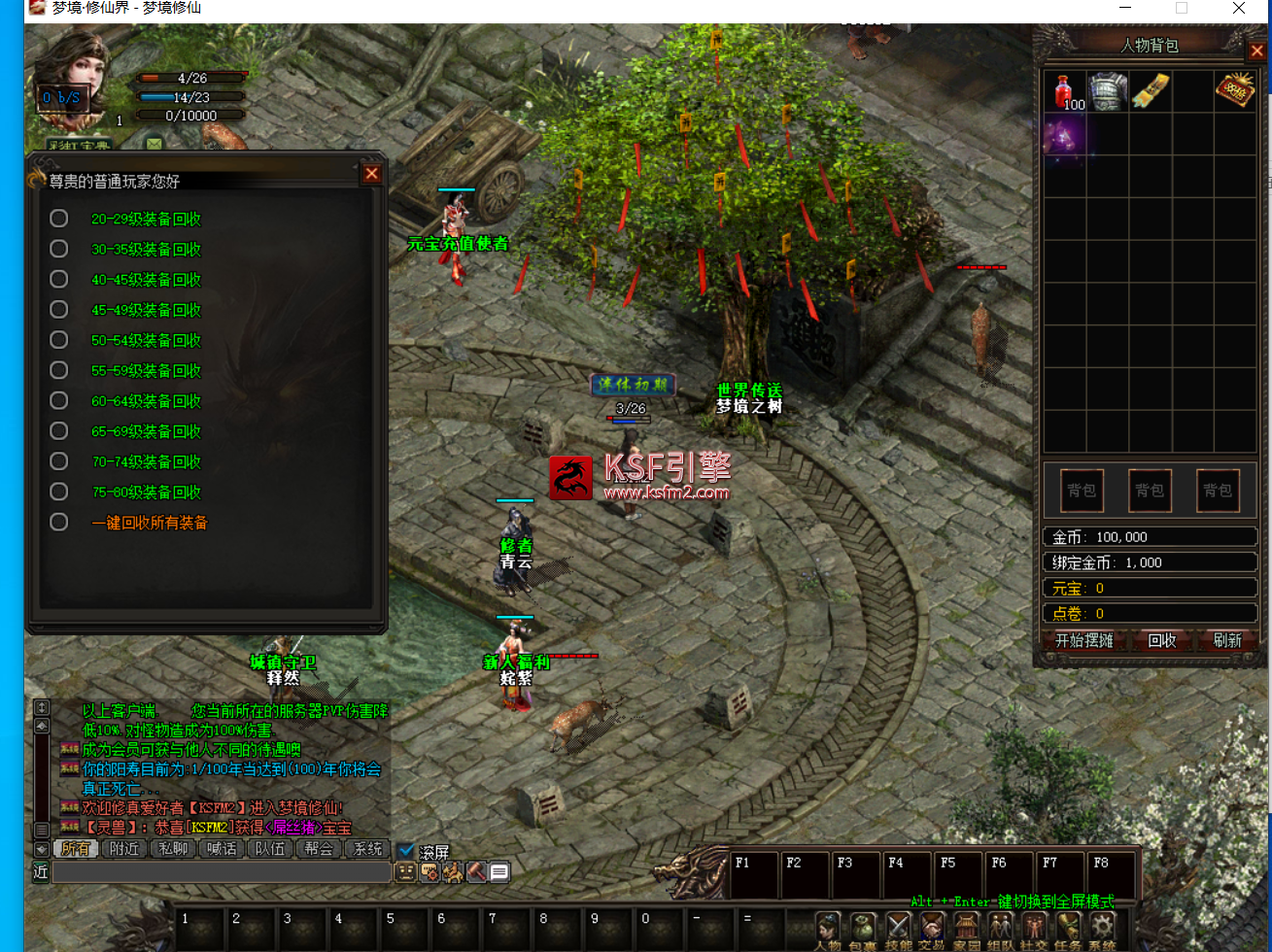Select 50-54级装备回收 option
The width and height of the screenshot is (1272, 952).
click(59, 341)
